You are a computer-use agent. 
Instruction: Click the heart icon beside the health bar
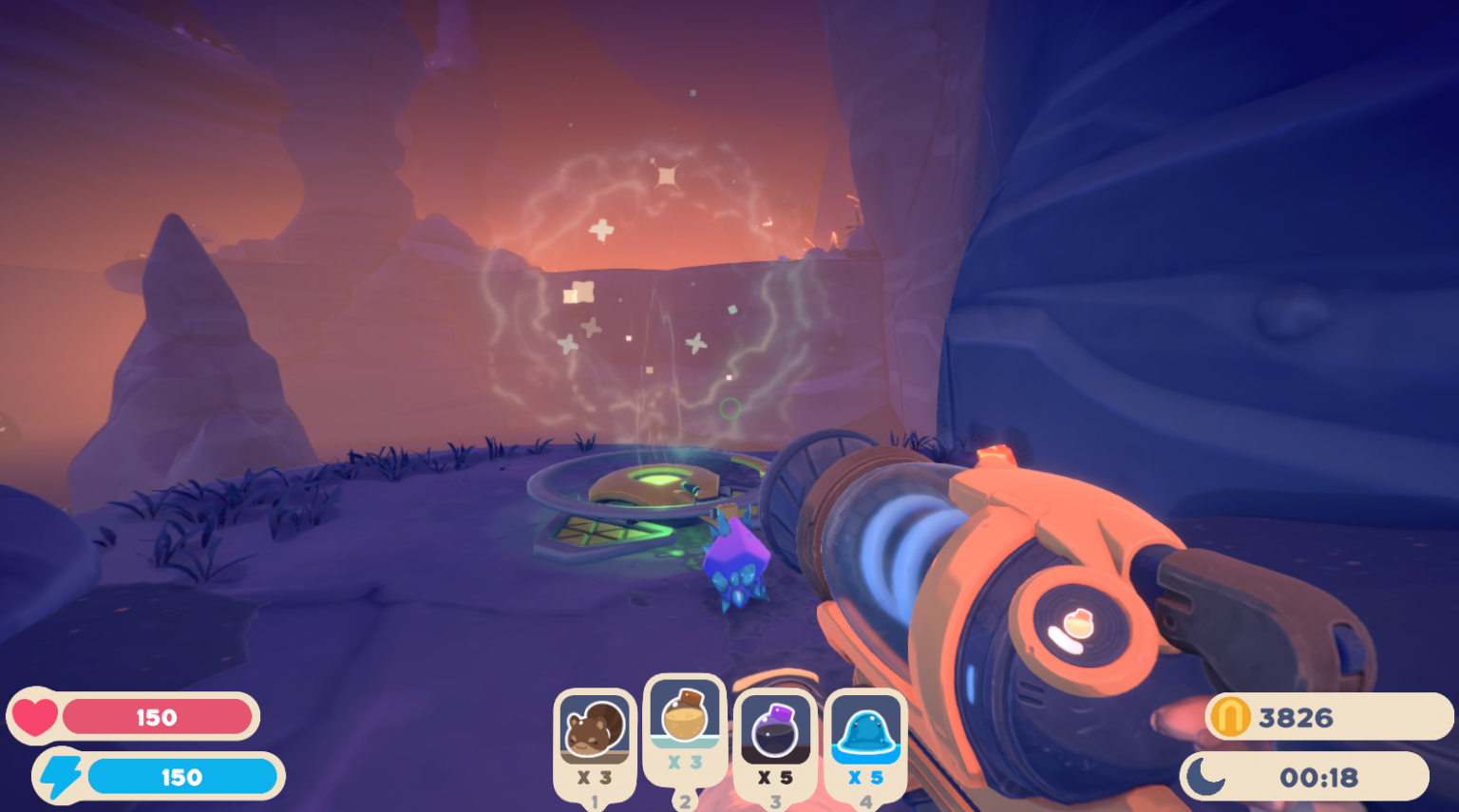pyautogui.click(x=38, y=717)
